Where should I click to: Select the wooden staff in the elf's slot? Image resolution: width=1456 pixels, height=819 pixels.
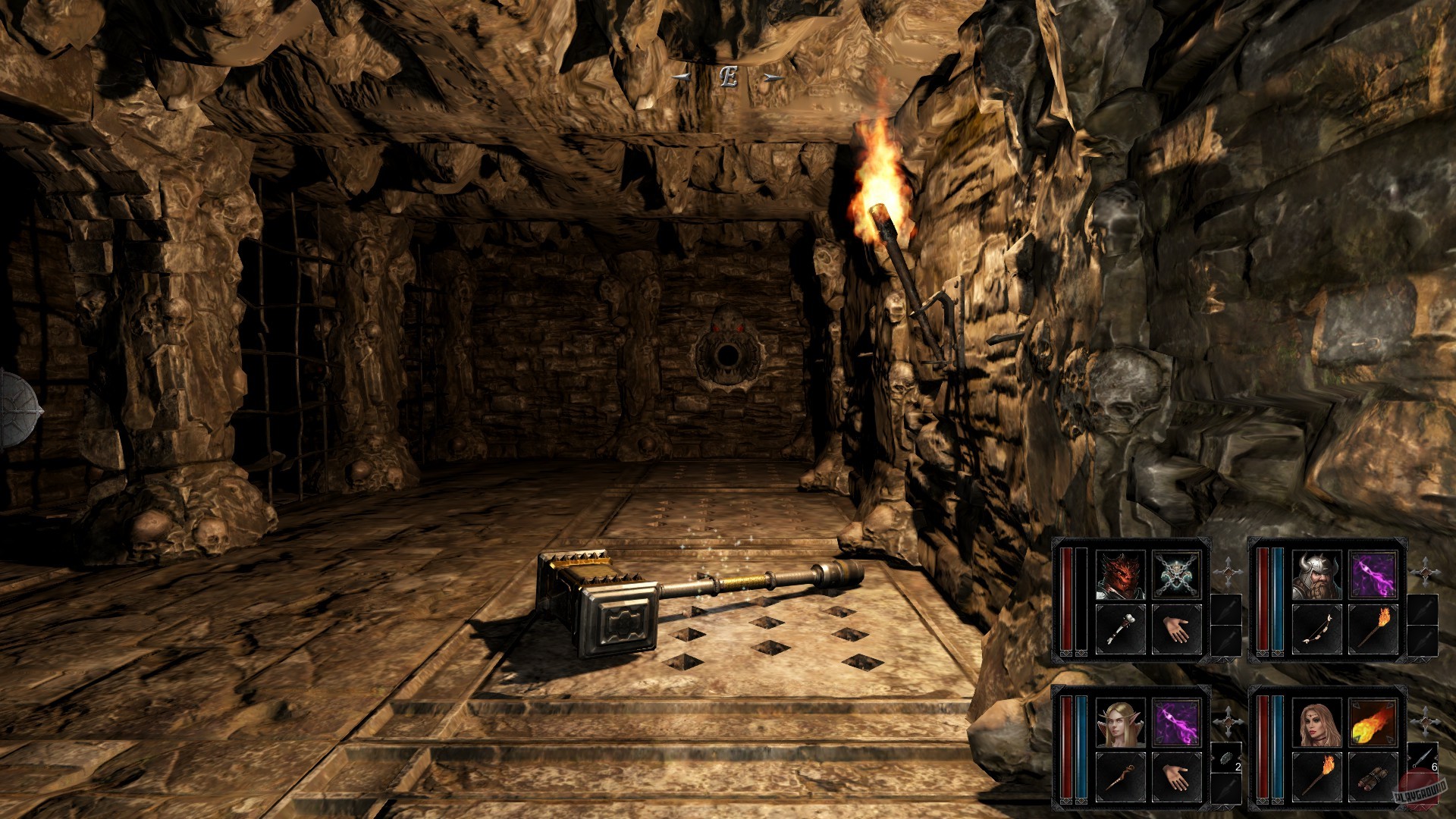point(1119,778)
